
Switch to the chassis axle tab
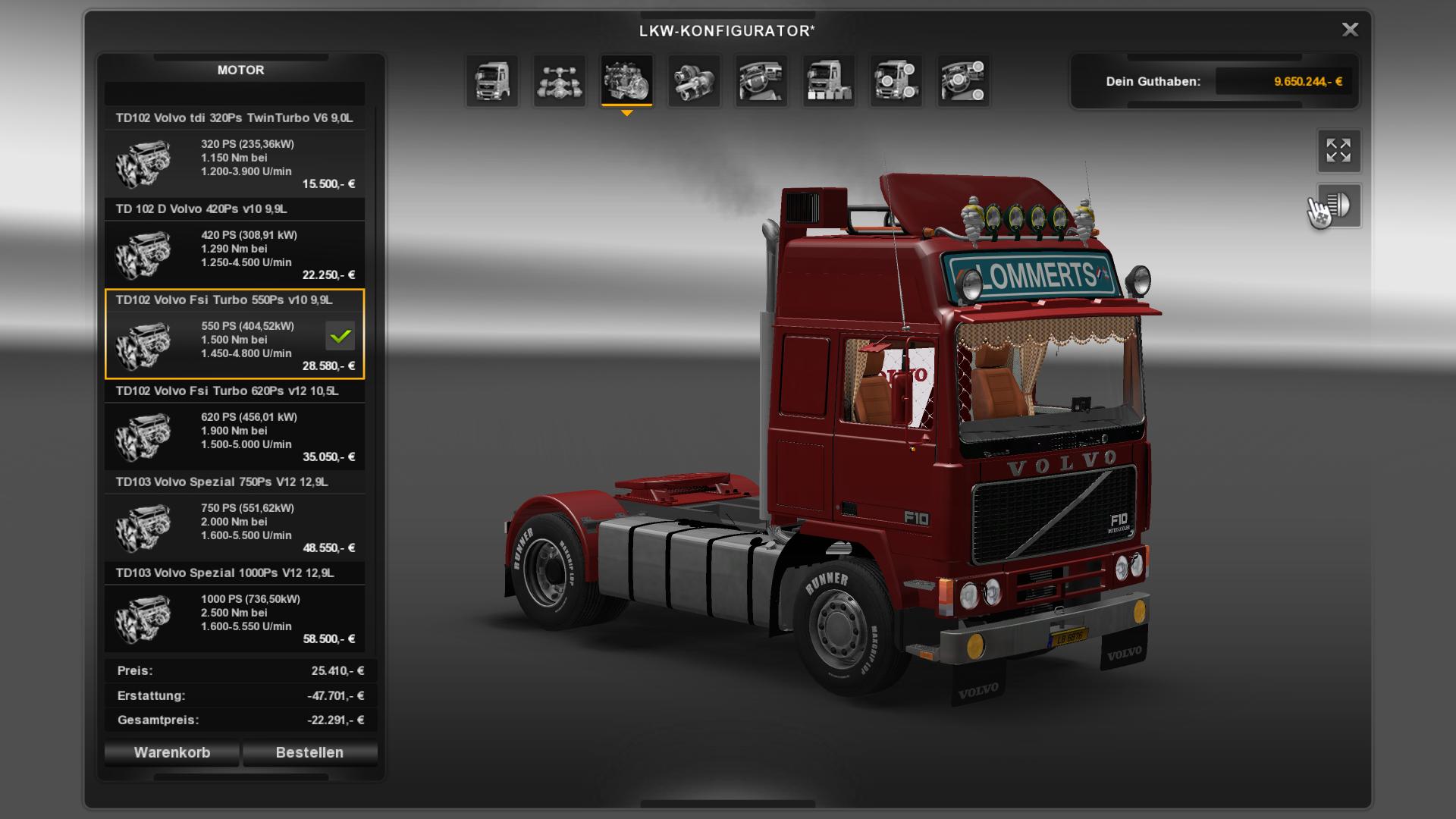(x=560, y=80)
